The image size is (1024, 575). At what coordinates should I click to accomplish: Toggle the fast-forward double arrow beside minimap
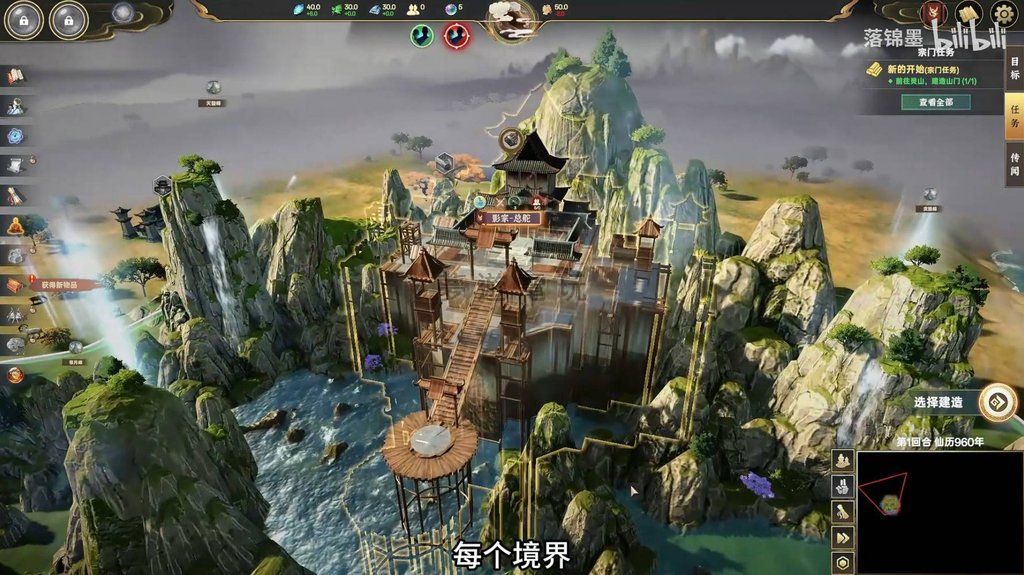pyautogui.click(x=843, y=538)
